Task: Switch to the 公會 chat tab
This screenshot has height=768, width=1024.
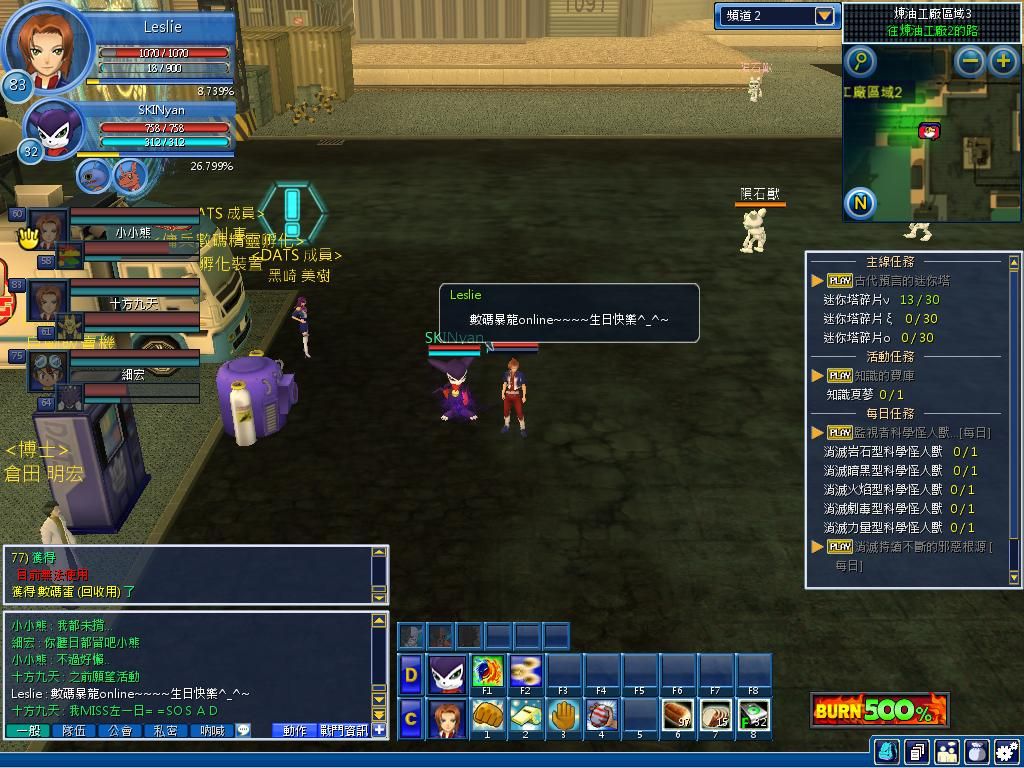Action: click(120, 731)
